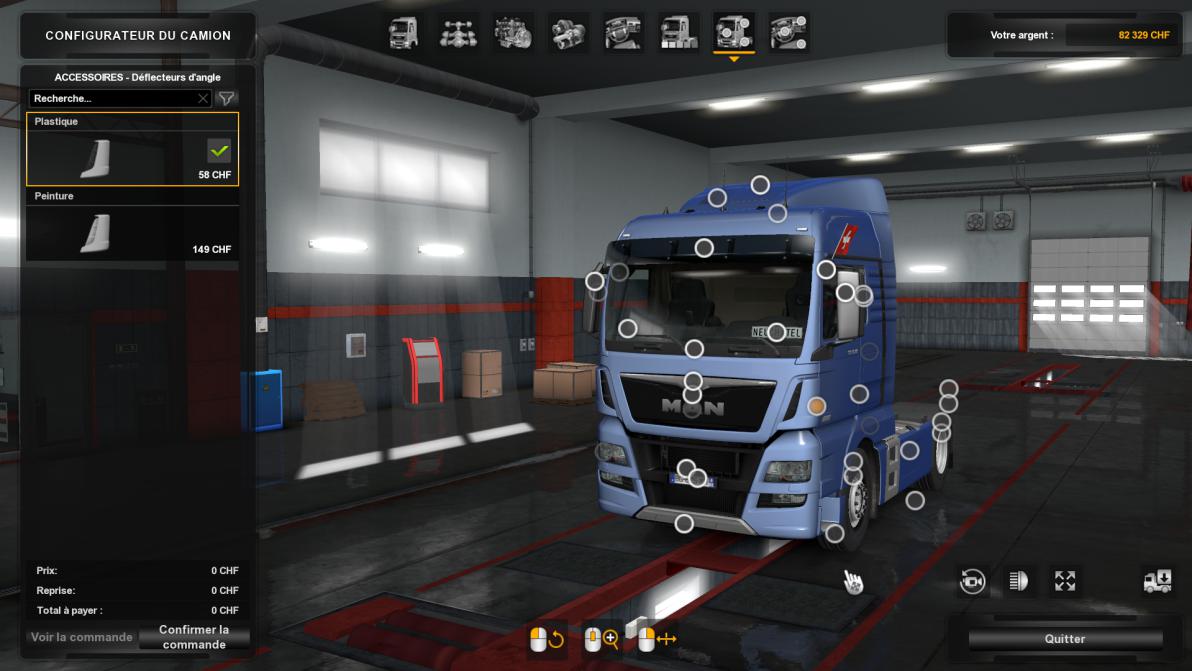1192x671 pixels.
Task: Click the truck with download arrow icon
Action: coord(1157,581)
